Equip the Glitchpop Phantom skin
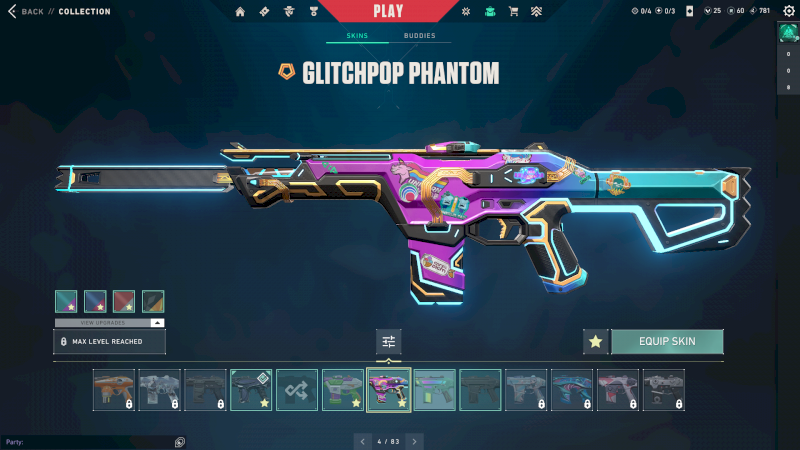Screen dimensions: 800x450 (667, 342)
